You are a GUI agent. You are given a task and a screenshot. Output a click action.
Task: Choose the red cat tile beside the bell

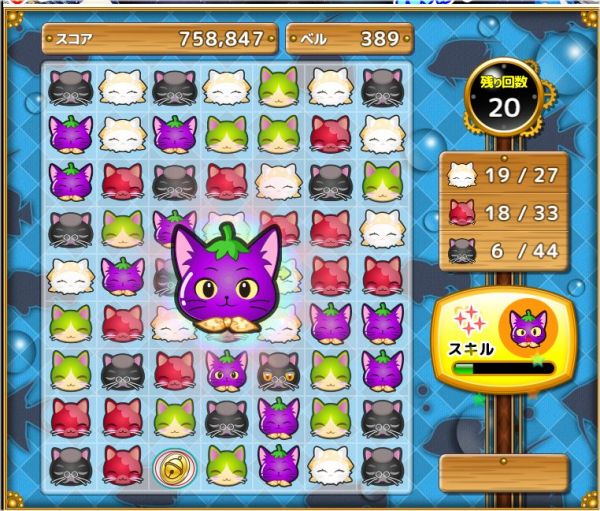pyautogui.click(x=122, y=465)
